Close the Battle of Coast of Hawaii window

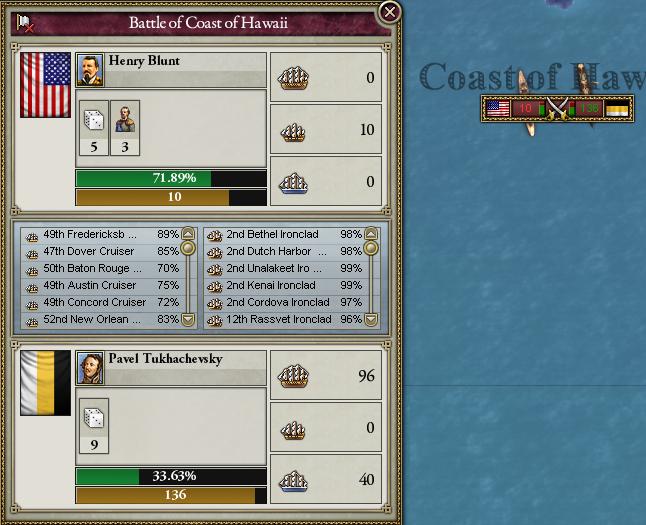pos(390,12)
